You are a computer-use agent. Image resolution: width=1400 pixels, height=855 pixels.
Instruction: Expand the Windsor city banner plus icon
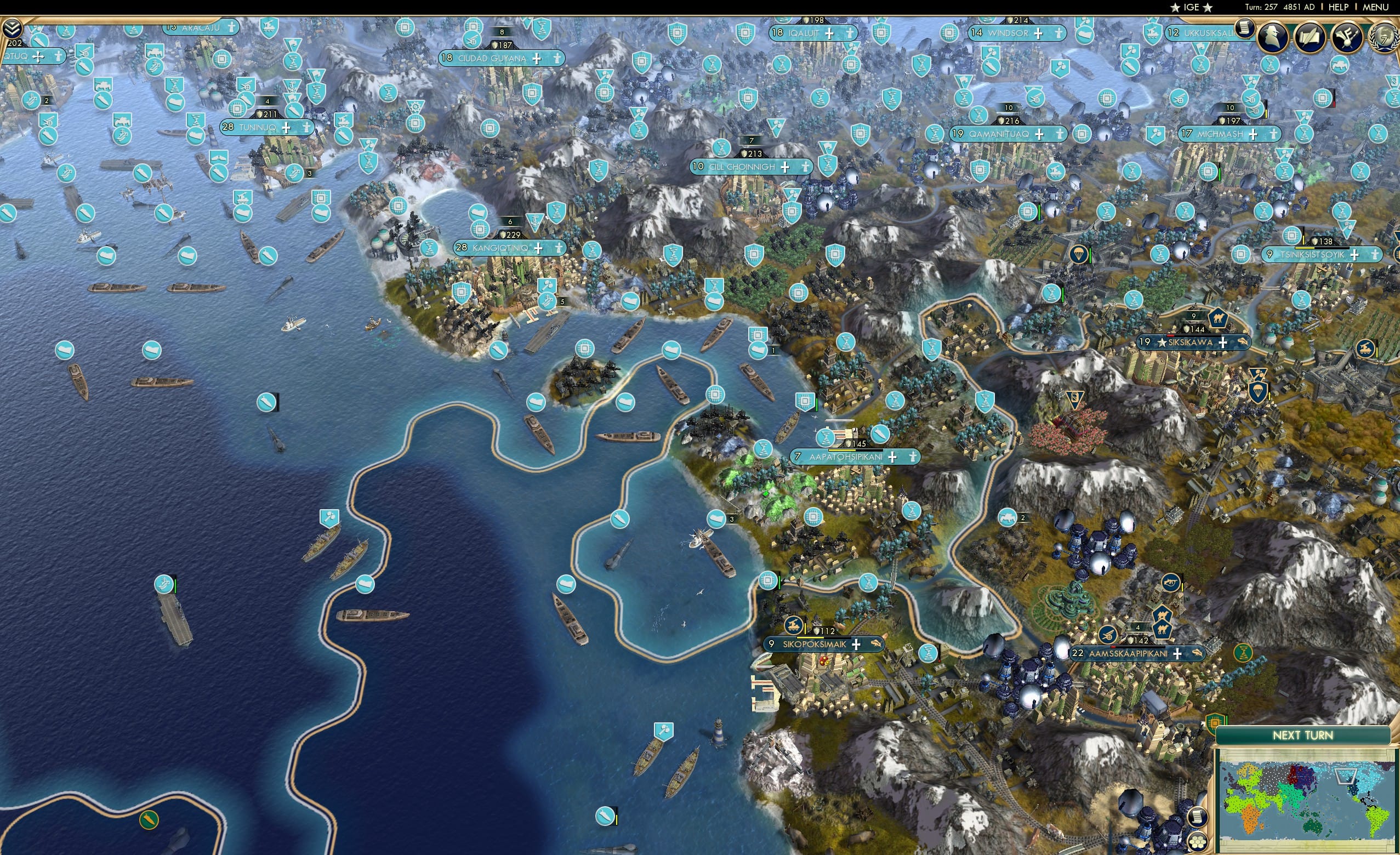click(x=1039, y=35)
